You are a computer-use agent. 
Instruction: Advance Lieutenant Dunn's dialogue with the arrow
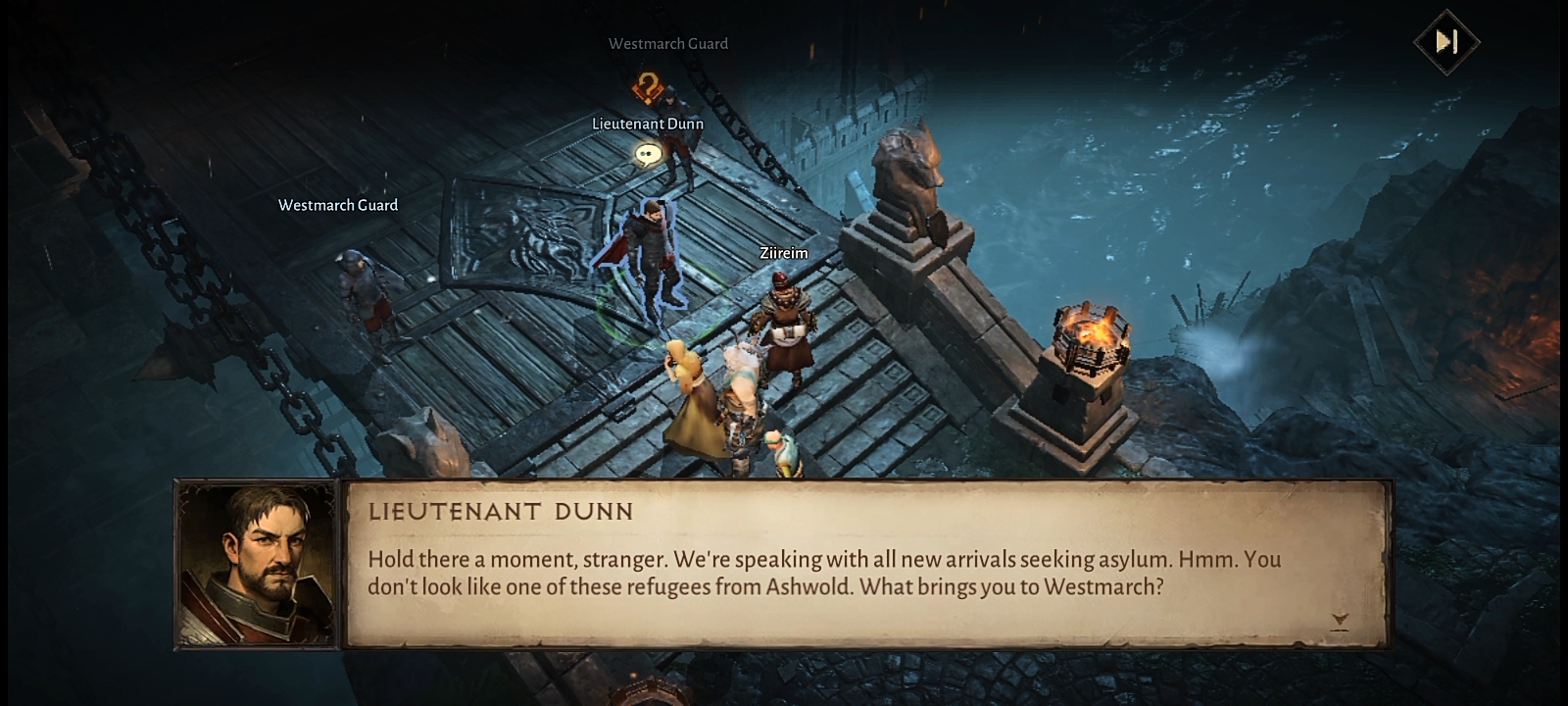tap(1340, 620)
